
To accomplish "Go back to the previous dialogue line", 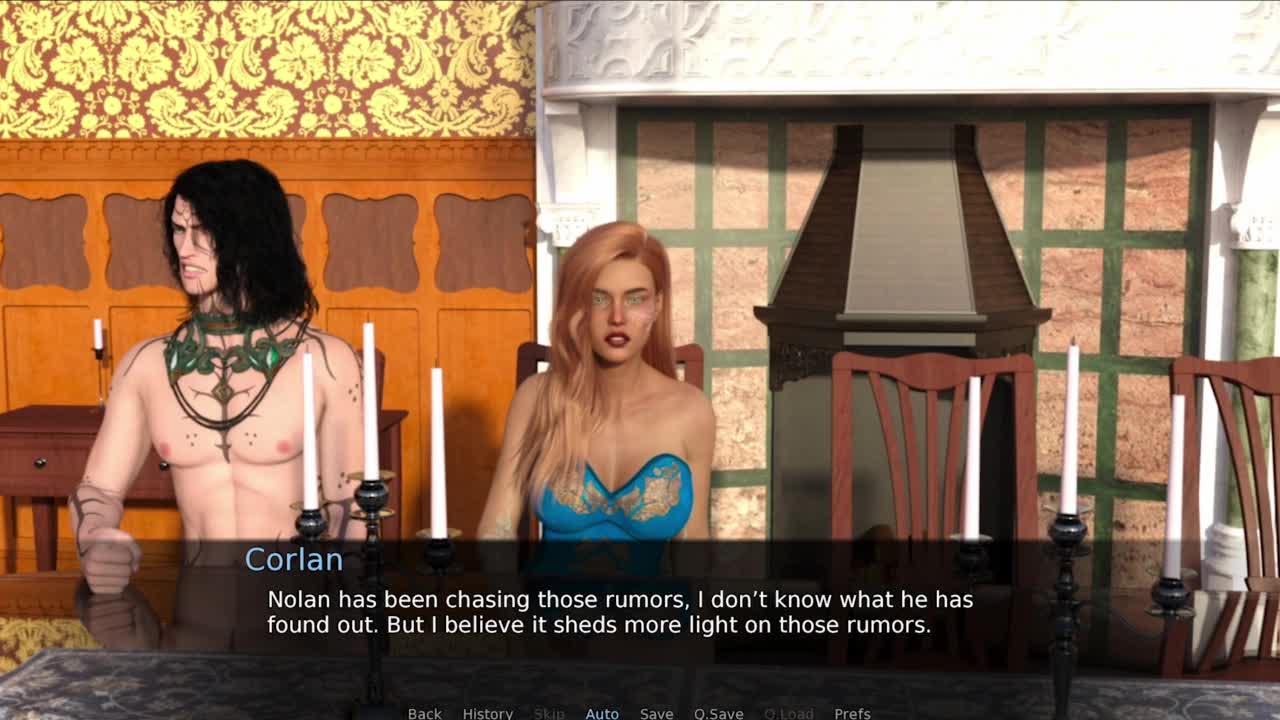I will (424, 713).
